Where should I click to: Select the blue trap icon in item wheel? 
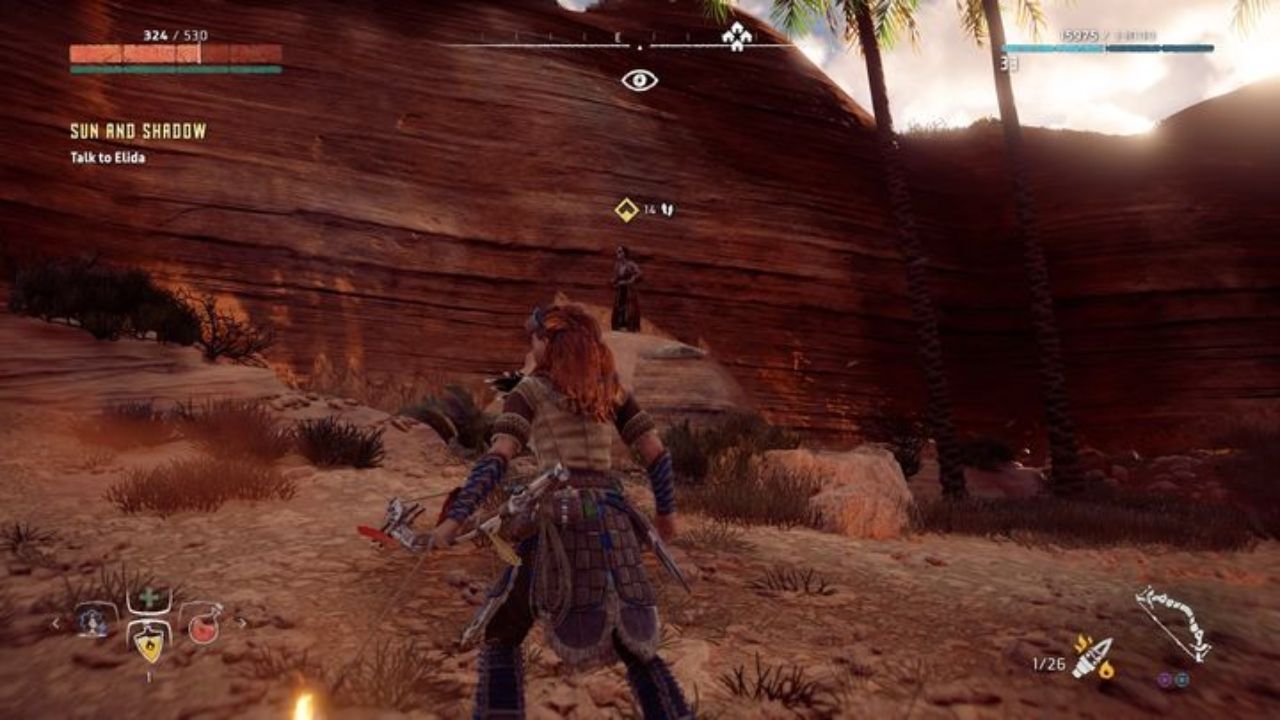pos(92,623)
